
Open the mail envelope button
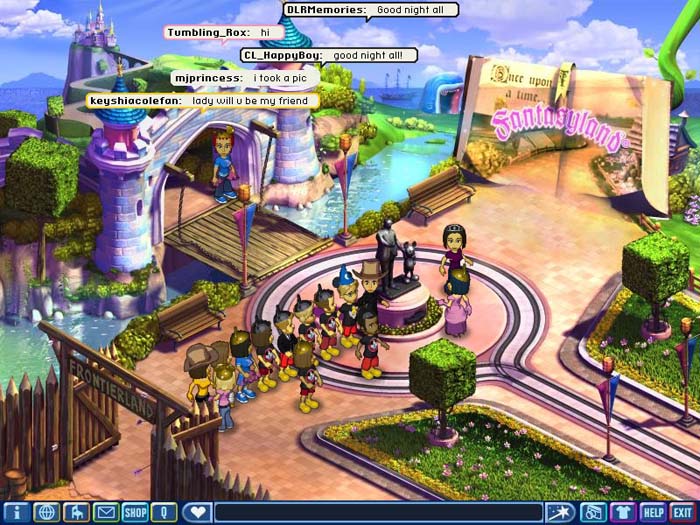106,512
